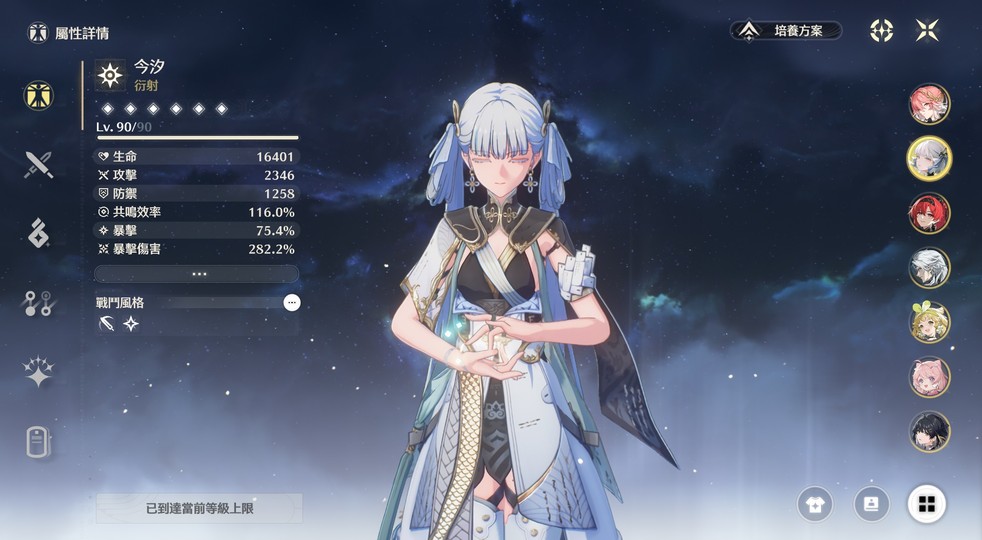982x540 pixels.
Task: Open the resonance chain star tab
Action: (38, 372)
